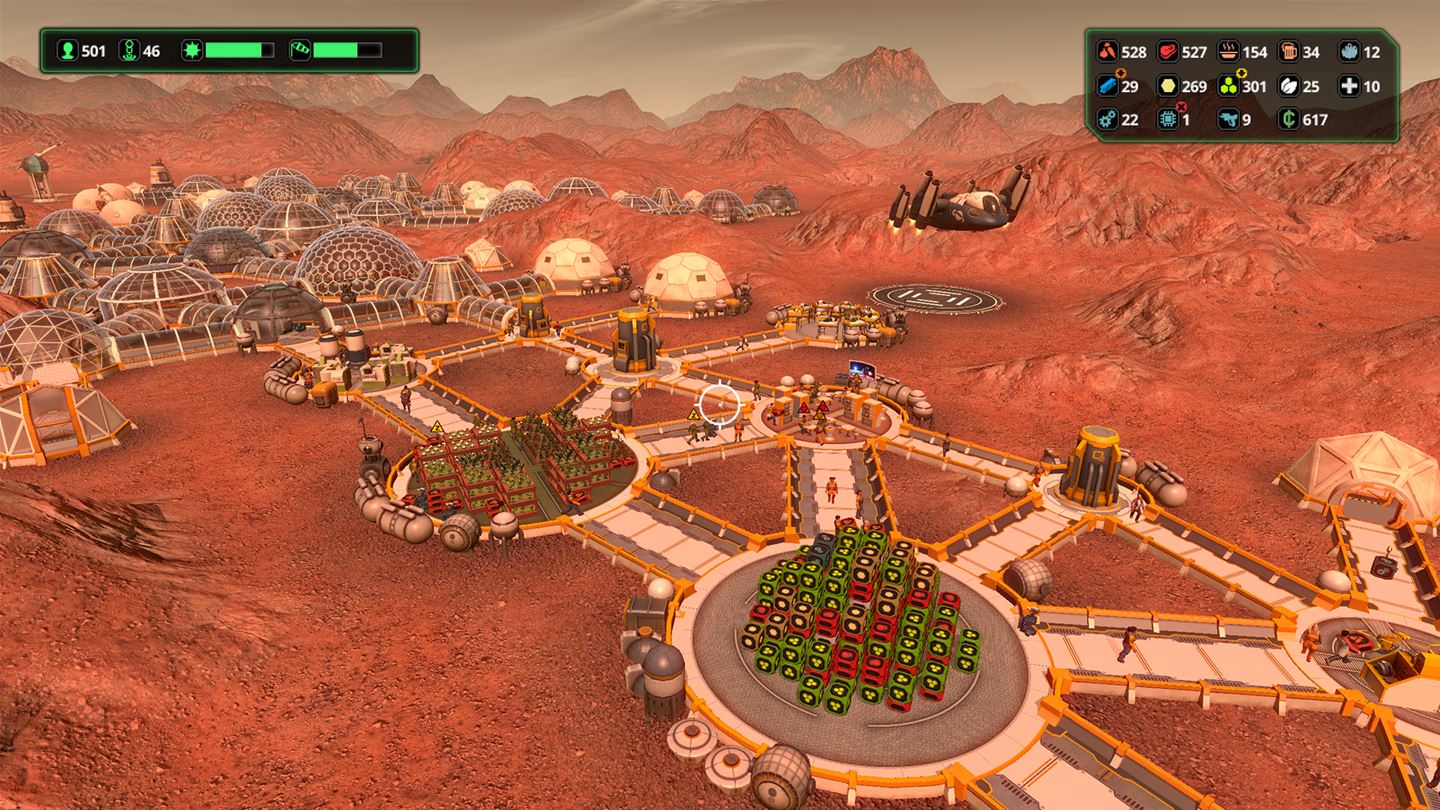Screen dimensions: 1440x810
Task: Click the sun icon beside the power bar
Action: tap(193, 50)
